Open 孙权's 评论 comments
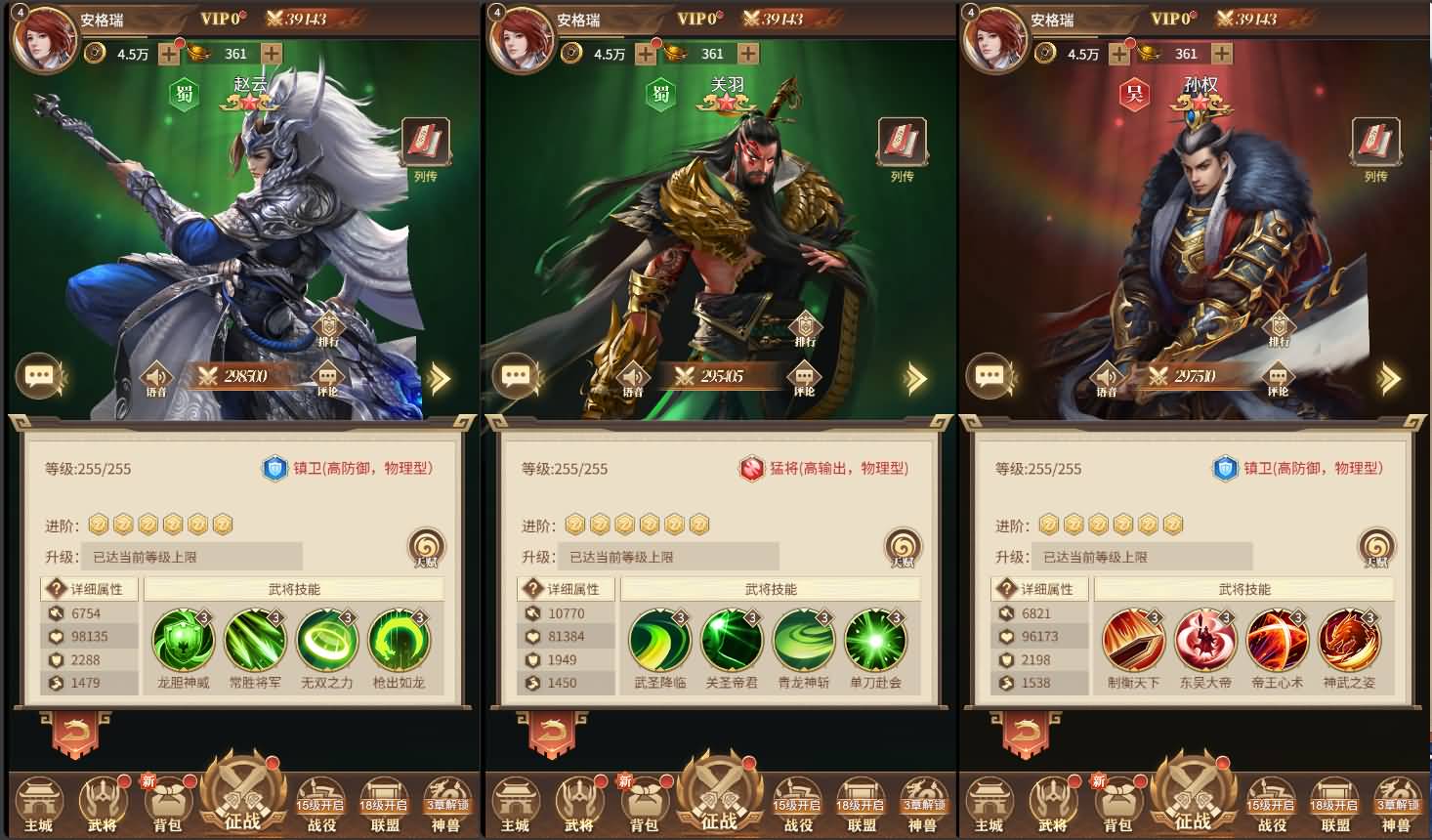This screenshot has width=1432, height=840. (1278, 377)
